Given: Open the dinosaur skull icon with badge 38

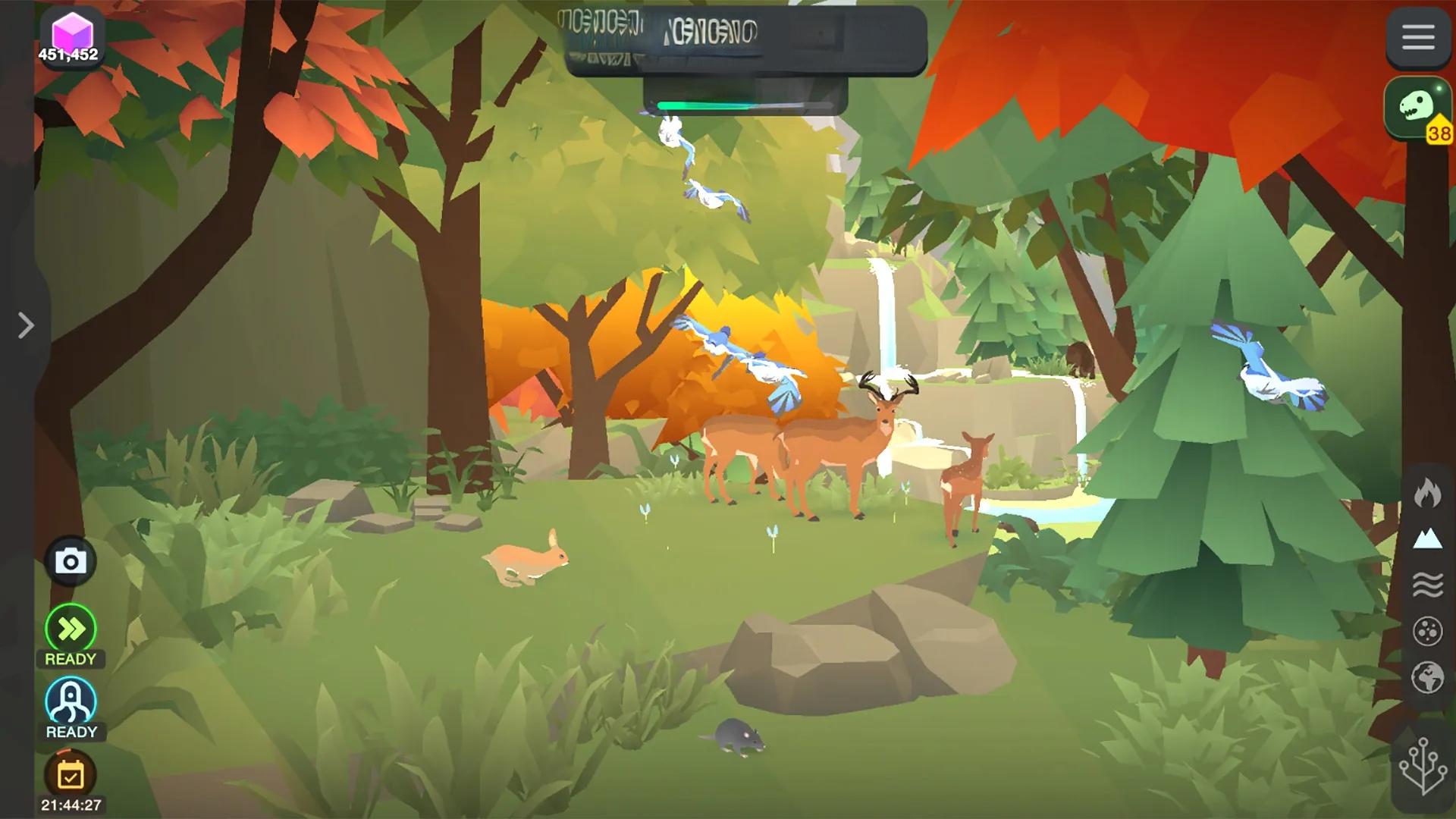Looking at the screenshot, I should (1417, 108).
